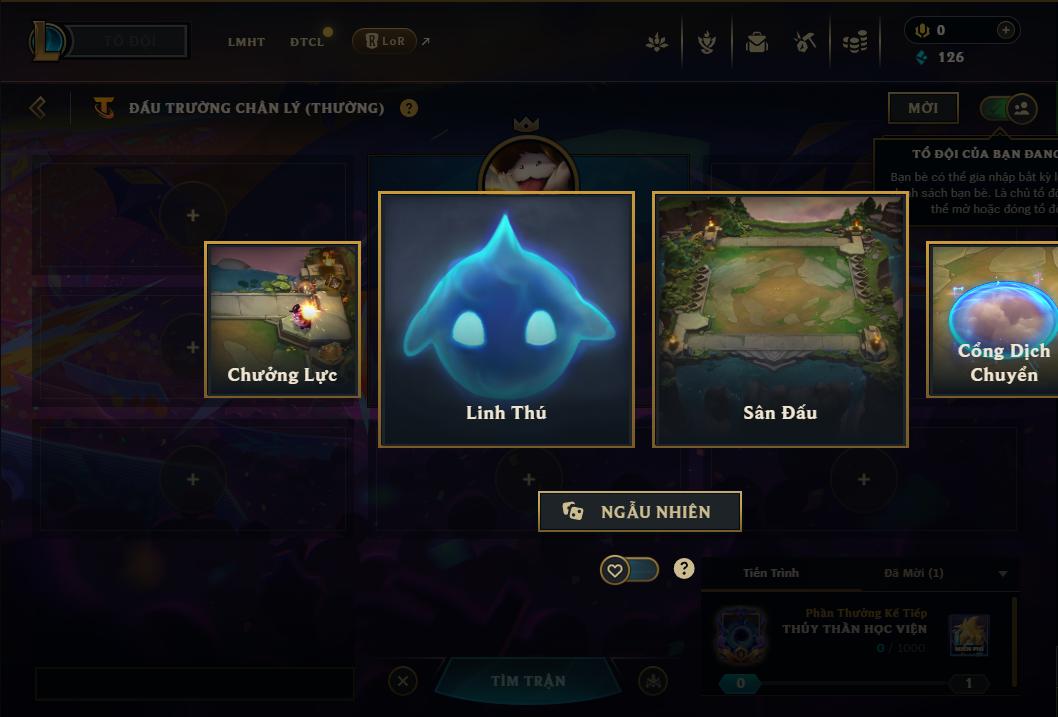1058x717 pixels.
Task: Toggle the heart favorites switch
Action: [x=629, y=570]
